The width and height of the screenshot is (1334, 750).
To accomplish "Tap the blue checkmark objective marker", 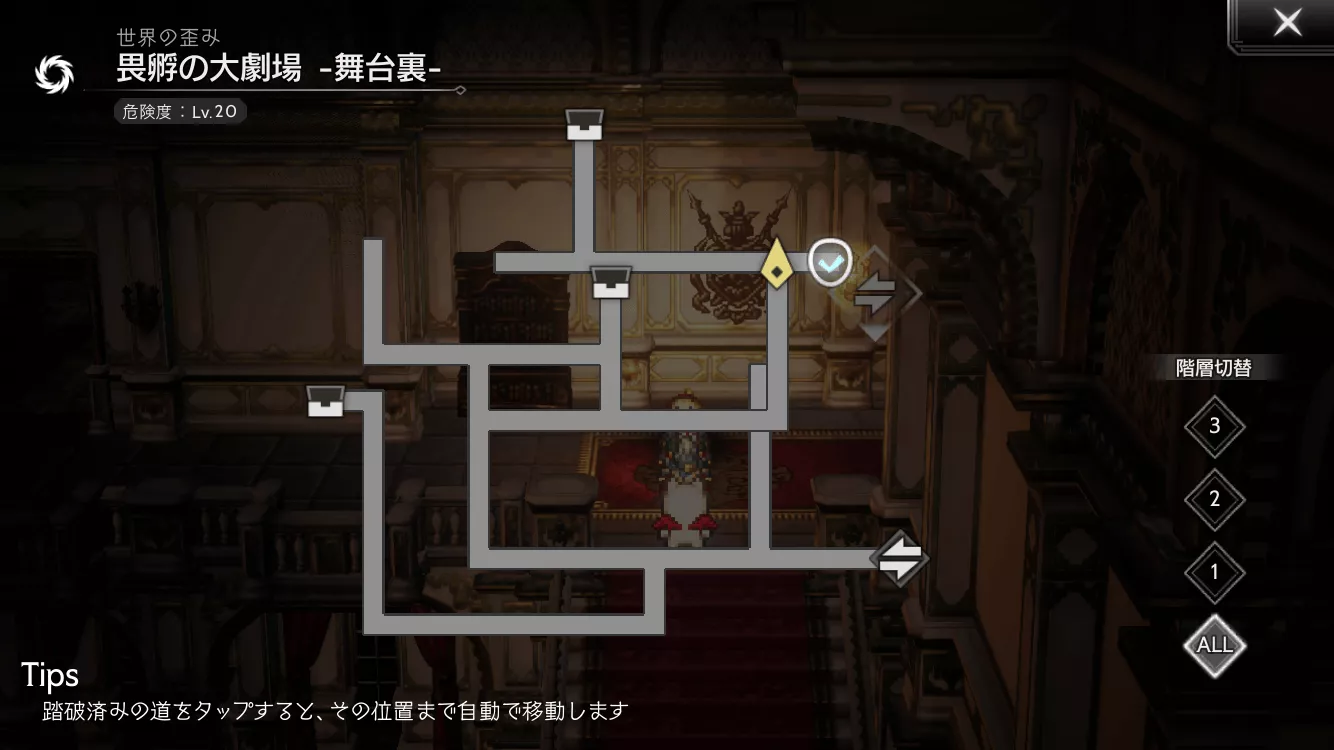I will tap(828, 261).
